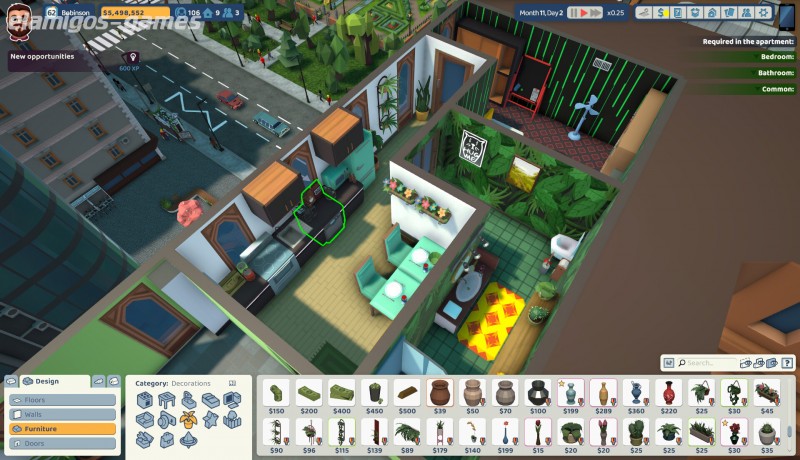Pause the game time
Screen dimensions: 800x460
573,13
